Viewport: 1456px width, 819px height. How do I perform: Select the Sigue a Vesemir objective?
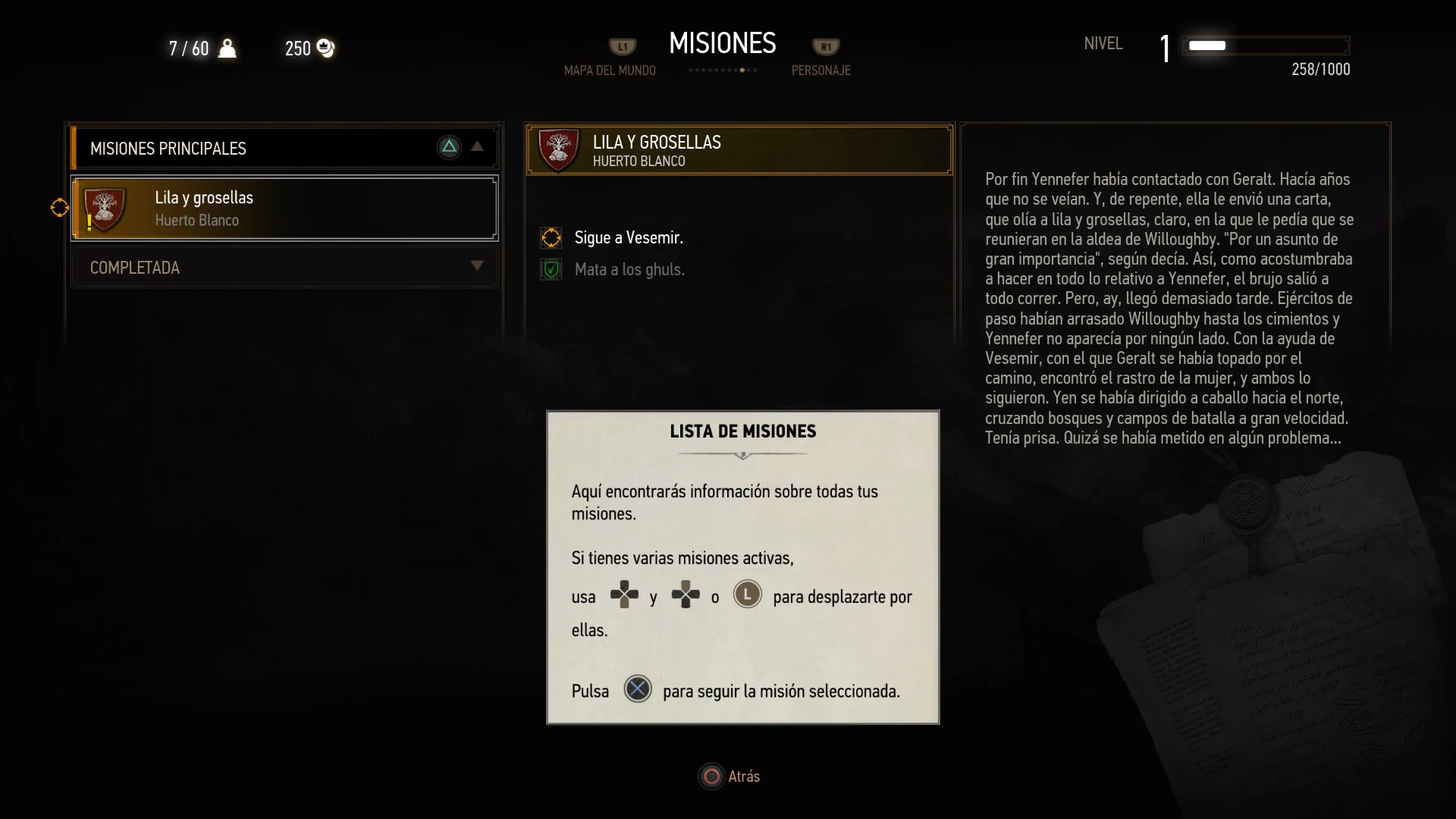(x=629, y=238)
